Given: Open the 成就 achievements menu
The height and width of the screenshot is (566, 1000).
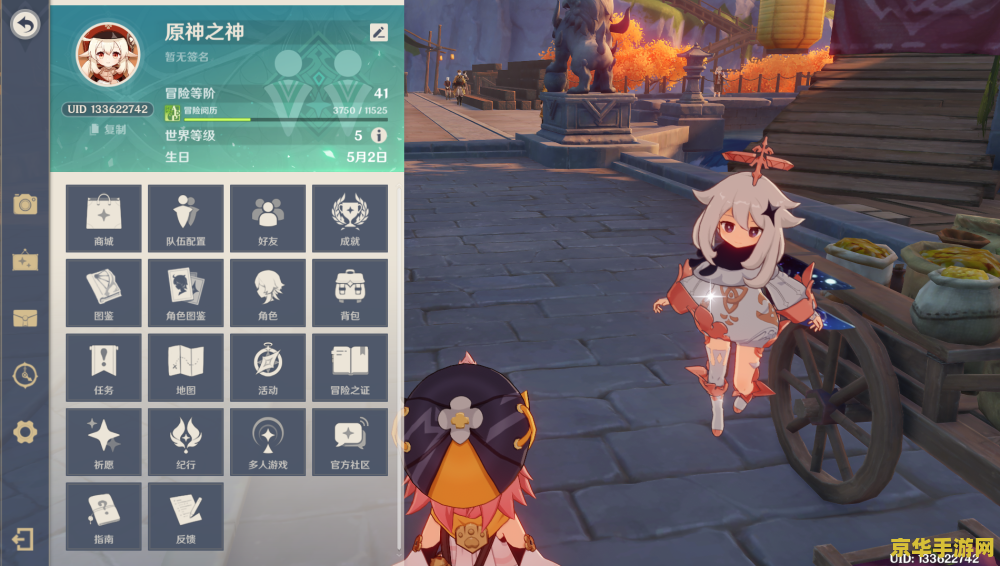Looking at the screenshot, I should coord(350,218).
